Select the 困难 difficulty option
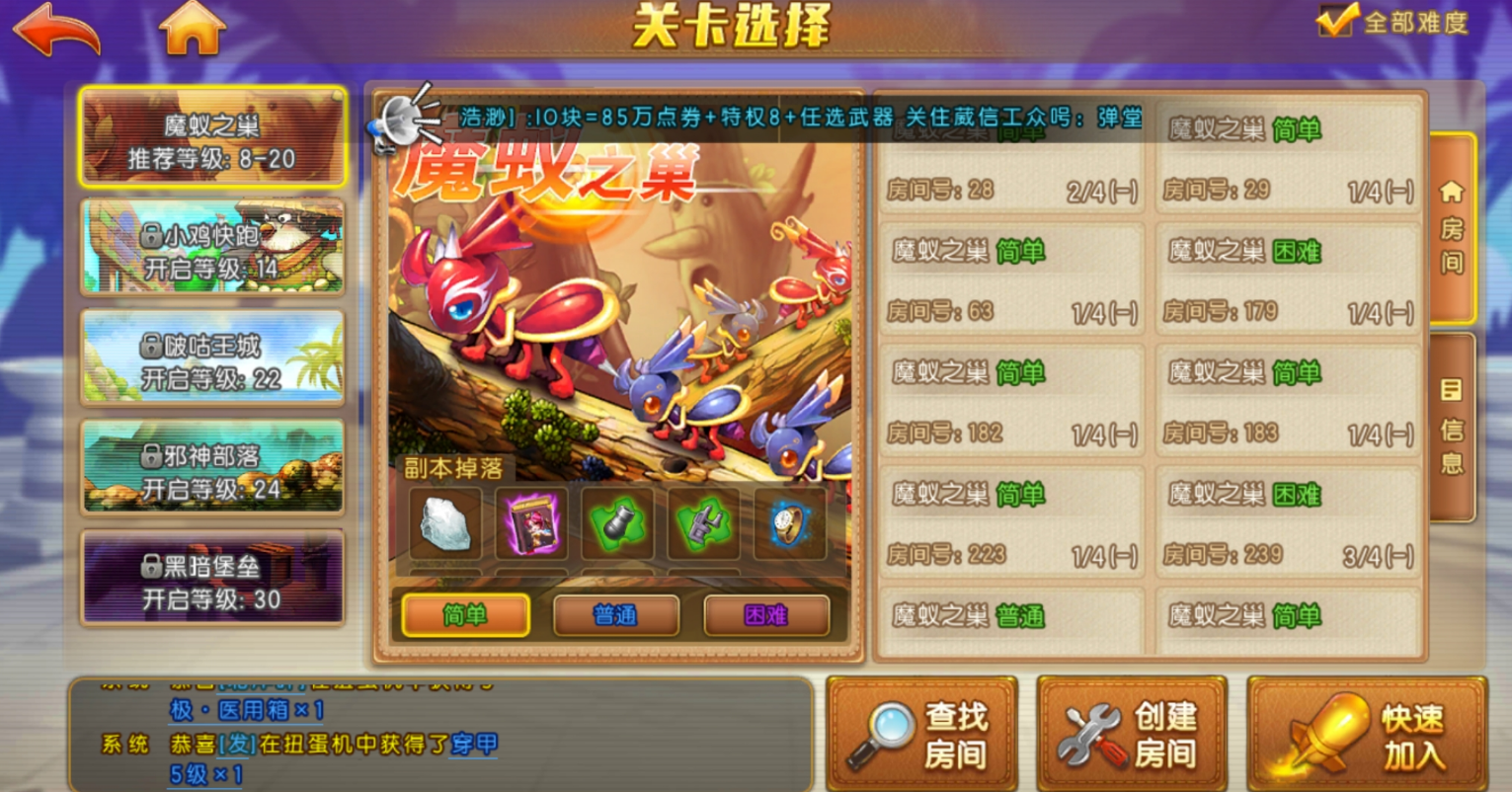Image resolution: width=1512 pixels, height=792 pixels. [765, 615]
